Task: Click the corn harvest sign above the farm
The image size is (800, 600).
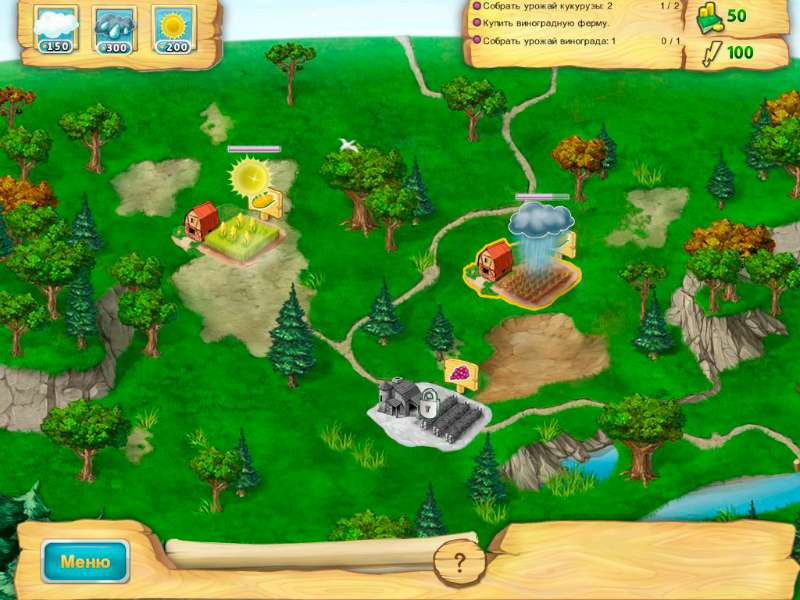Action: (268, 203)
